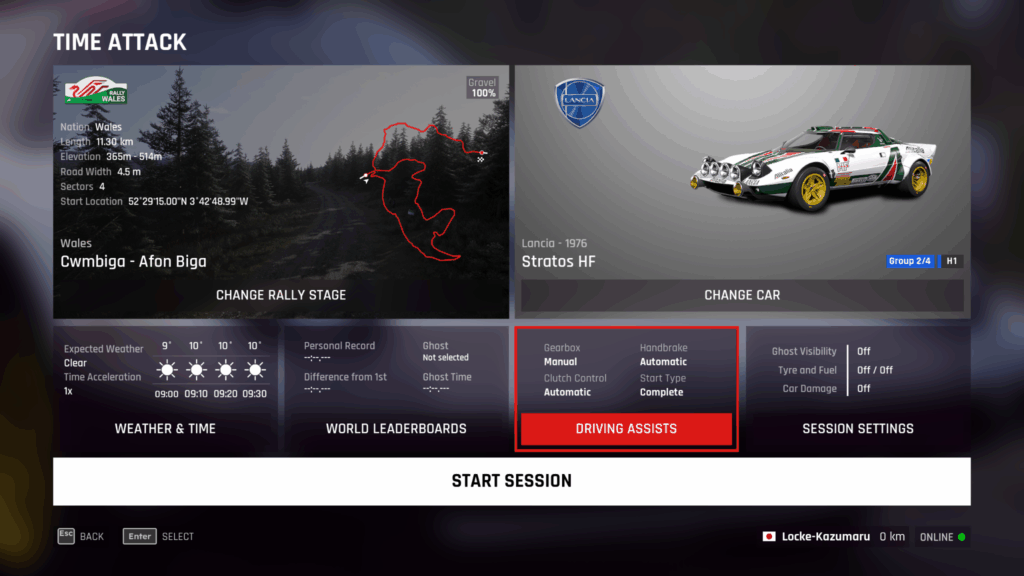Open Change Rally Stage
This screenshot has height=576, width=1024.
click(281, 295)
